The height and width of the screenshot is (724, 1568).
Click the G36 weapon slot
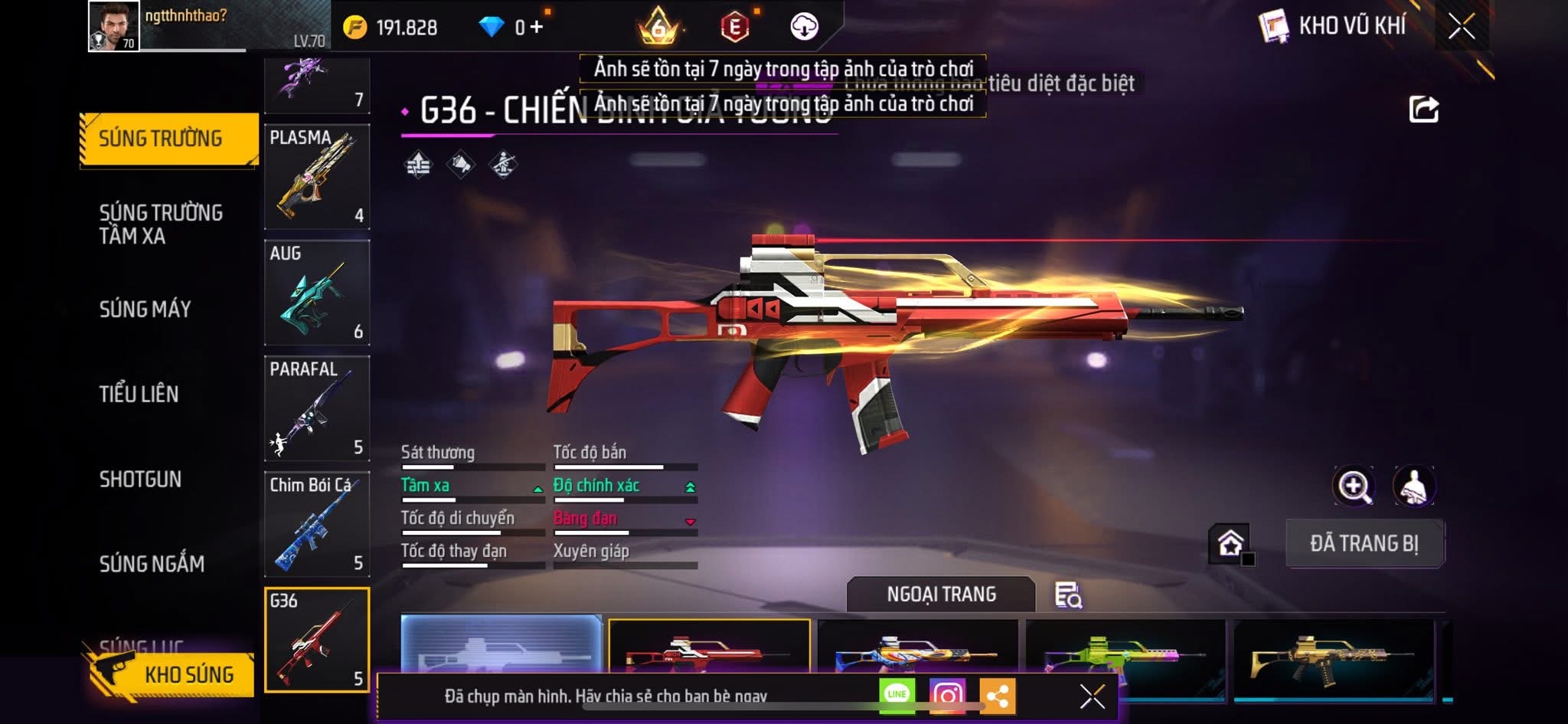coord(317,640)
